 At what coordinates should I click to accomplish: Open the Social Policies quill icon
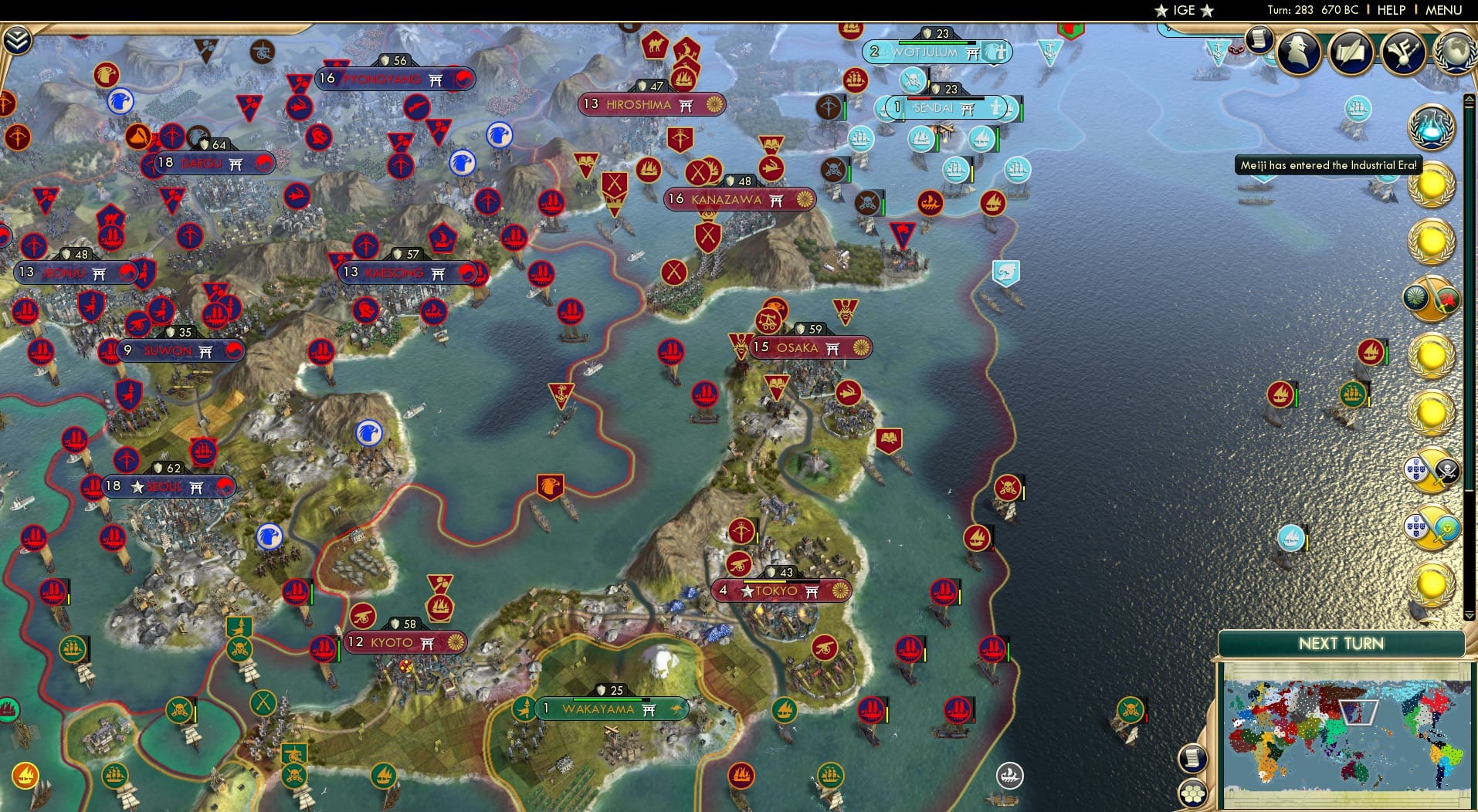tap(1349, 52)
